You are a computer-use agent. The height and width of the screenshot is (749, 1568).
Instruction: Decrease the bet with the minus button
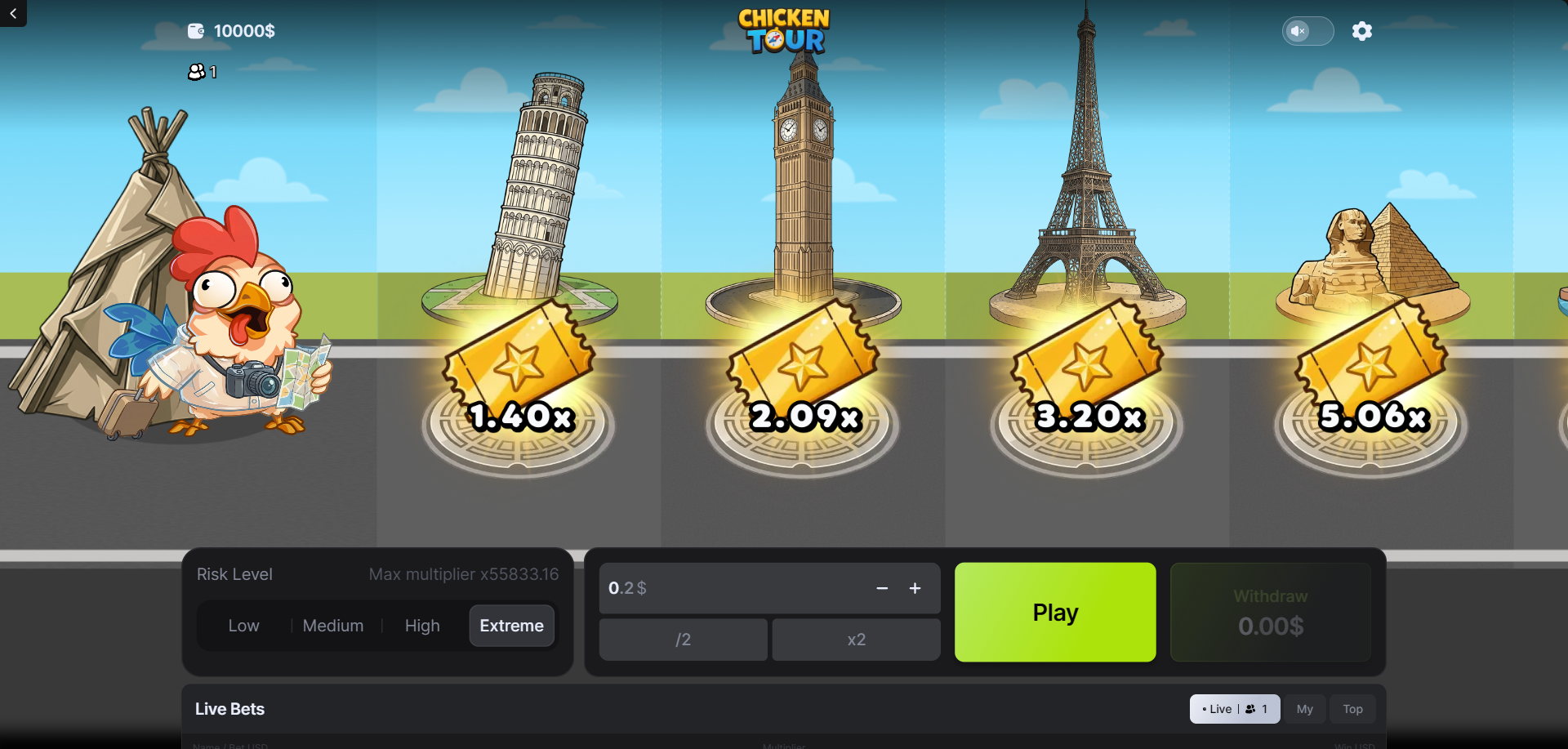[x=882, y=588]
